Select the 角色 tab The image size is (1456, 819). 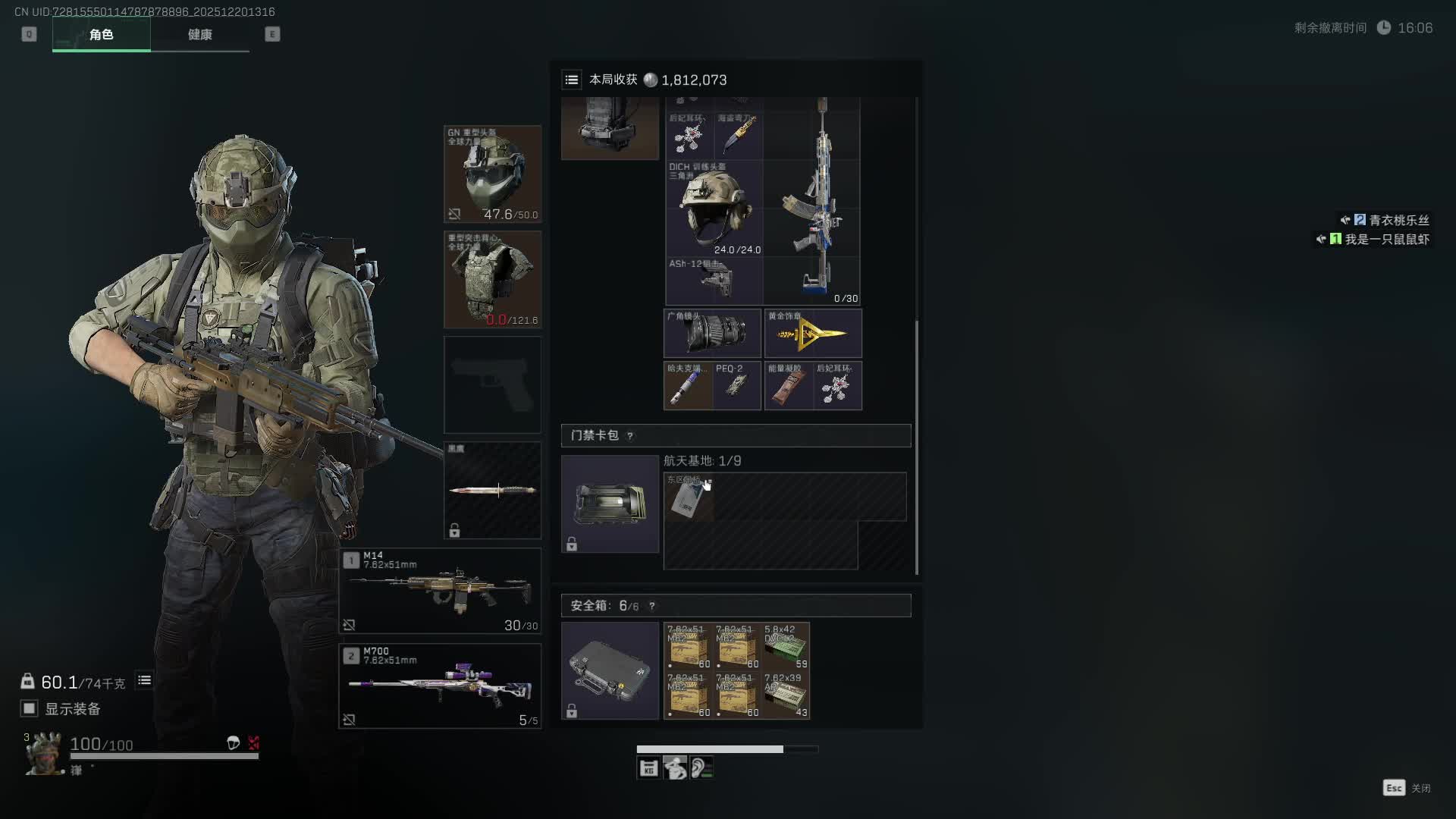coord(101,35)
